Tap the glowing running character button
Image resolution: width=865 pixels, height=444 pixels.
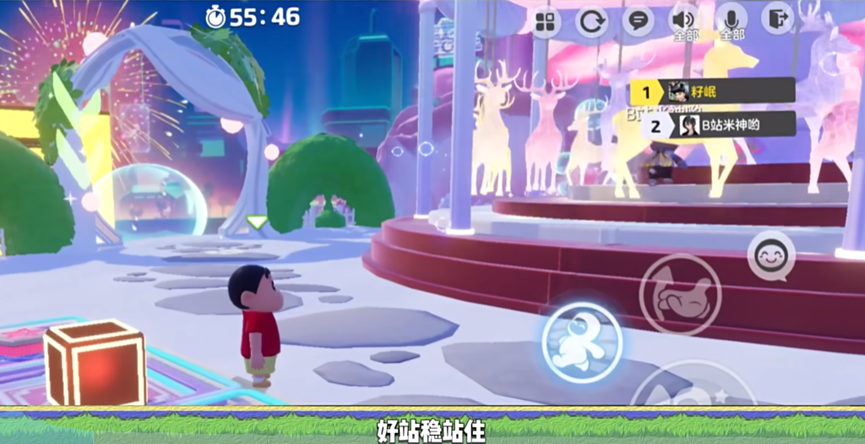[582, 340]
